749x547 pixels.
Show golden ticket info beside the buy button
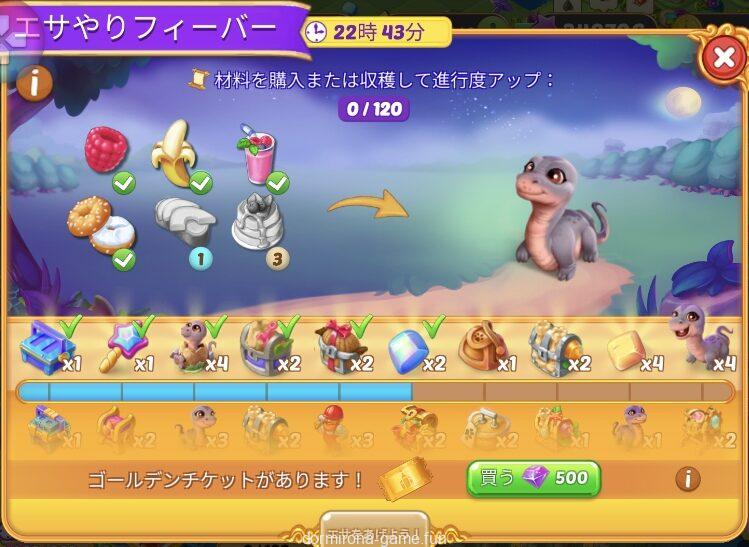687,479
